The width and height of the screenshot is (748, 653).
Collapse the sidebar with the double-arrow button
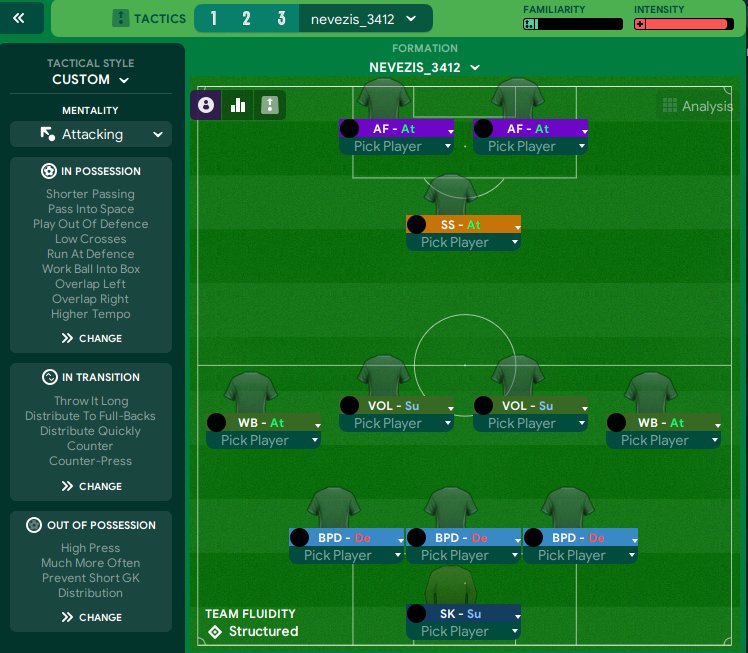[x=21, y=18]
